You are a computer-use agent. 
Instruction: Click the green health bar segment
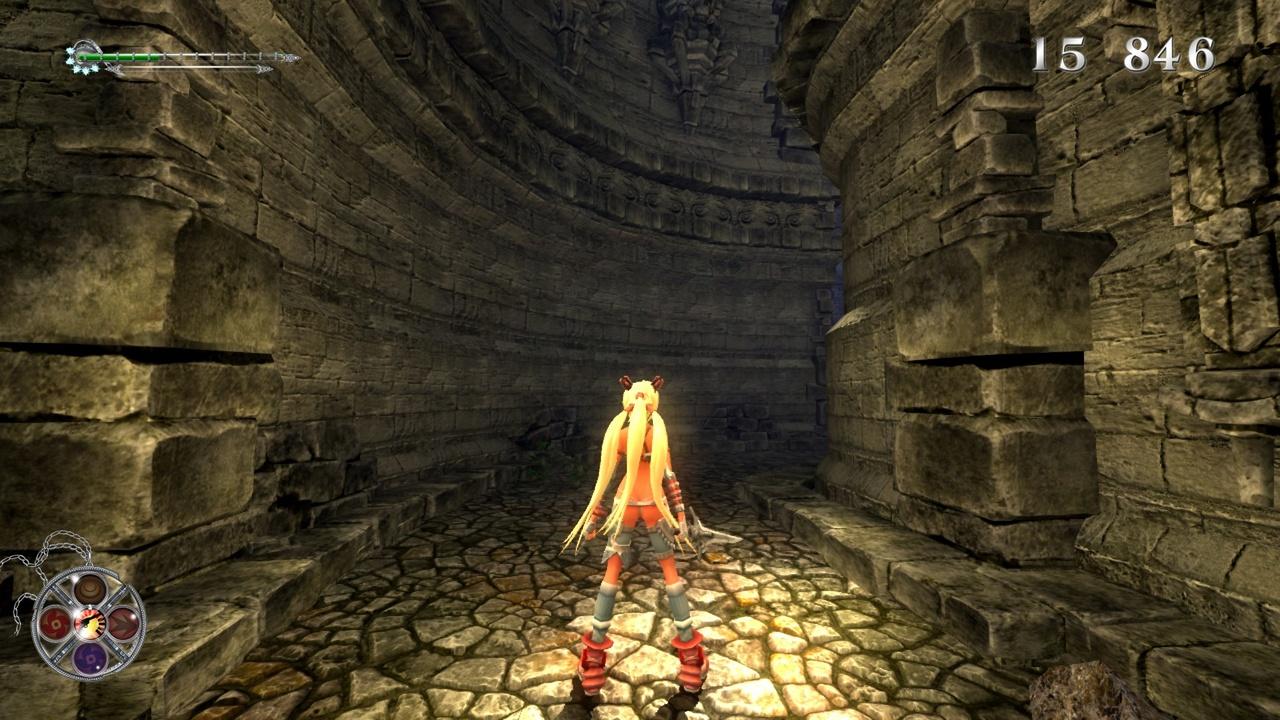pyautogui.click(x=119, y=56)
